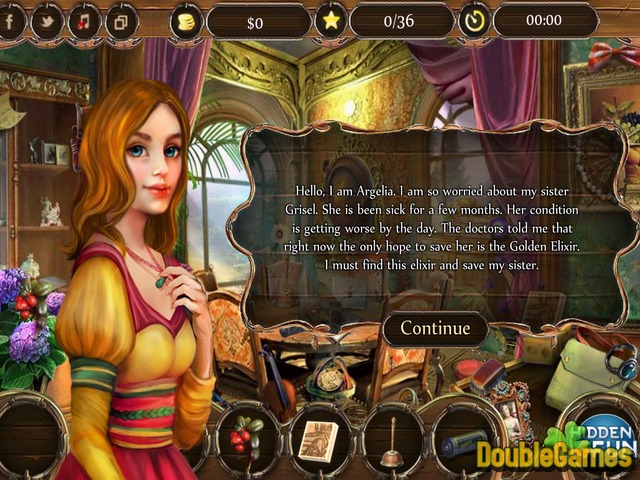The height and width of the screenshot is (480, 640).
Task: Share the game on Twitter
Action: [x=46, y=20]
